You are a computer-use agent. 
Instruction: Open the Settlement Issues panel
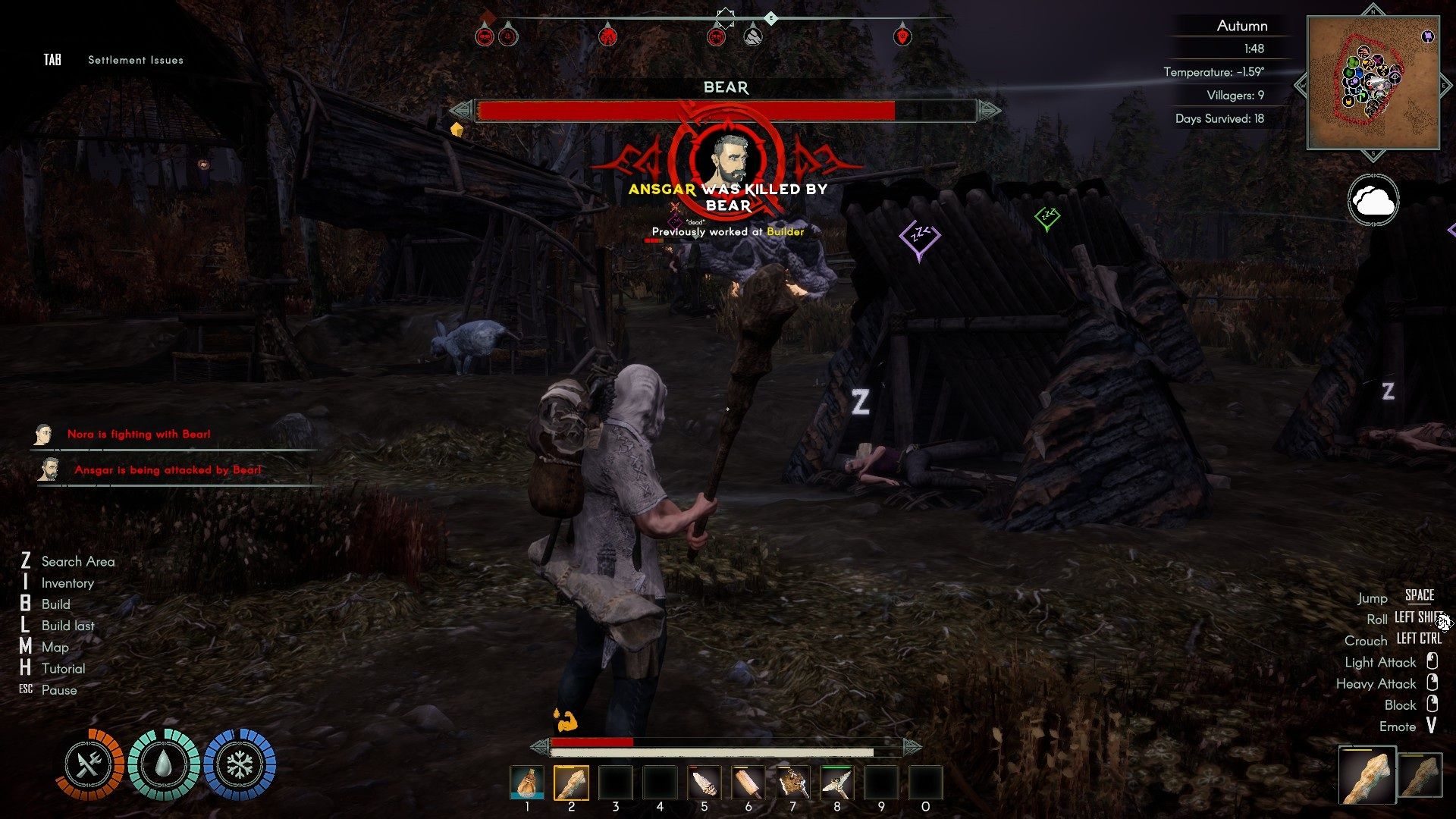135,60
